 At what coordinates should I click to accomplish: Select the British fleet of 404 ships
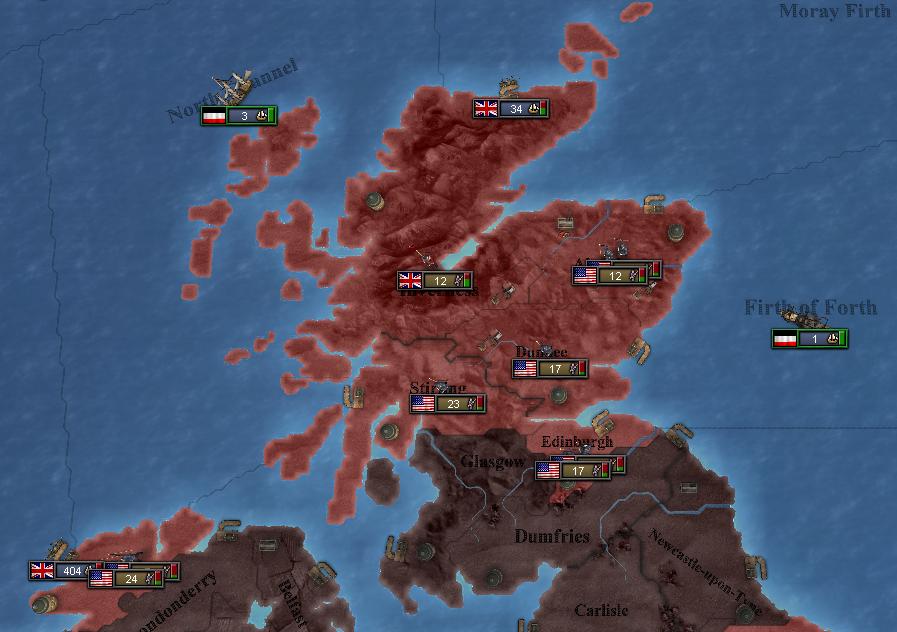click(x=66, y=571)
